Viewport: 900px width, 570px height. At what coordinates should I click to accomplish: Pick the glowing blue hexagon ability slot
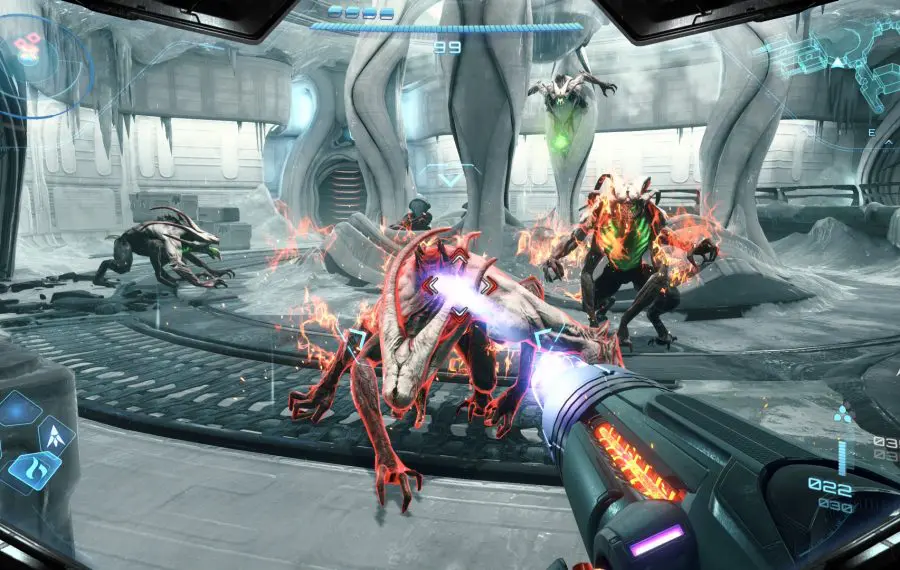click(17, 409)
